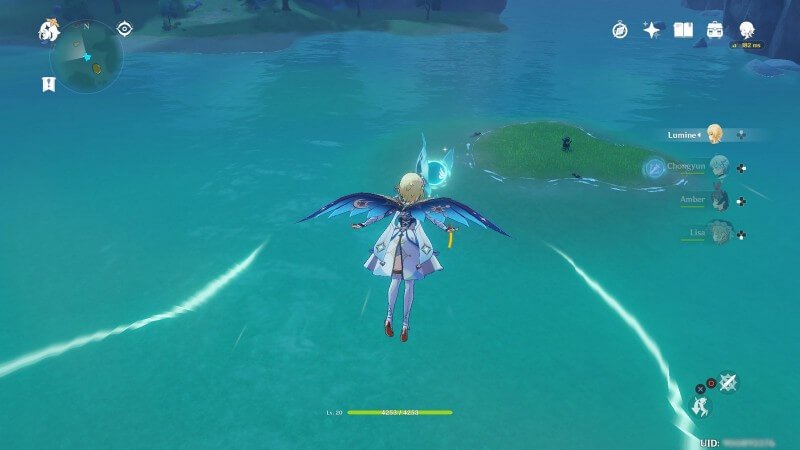This screenshot has width=800, height=450.
Task: Open the Wish star icon
Action: pos(651,31)
